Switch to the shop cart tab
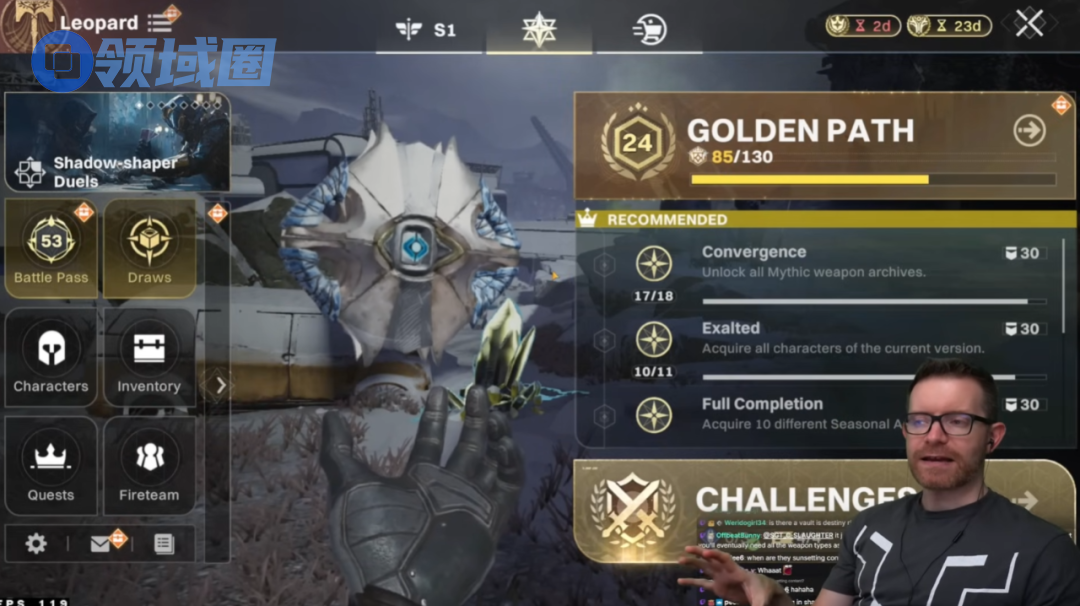 (649, 30)
